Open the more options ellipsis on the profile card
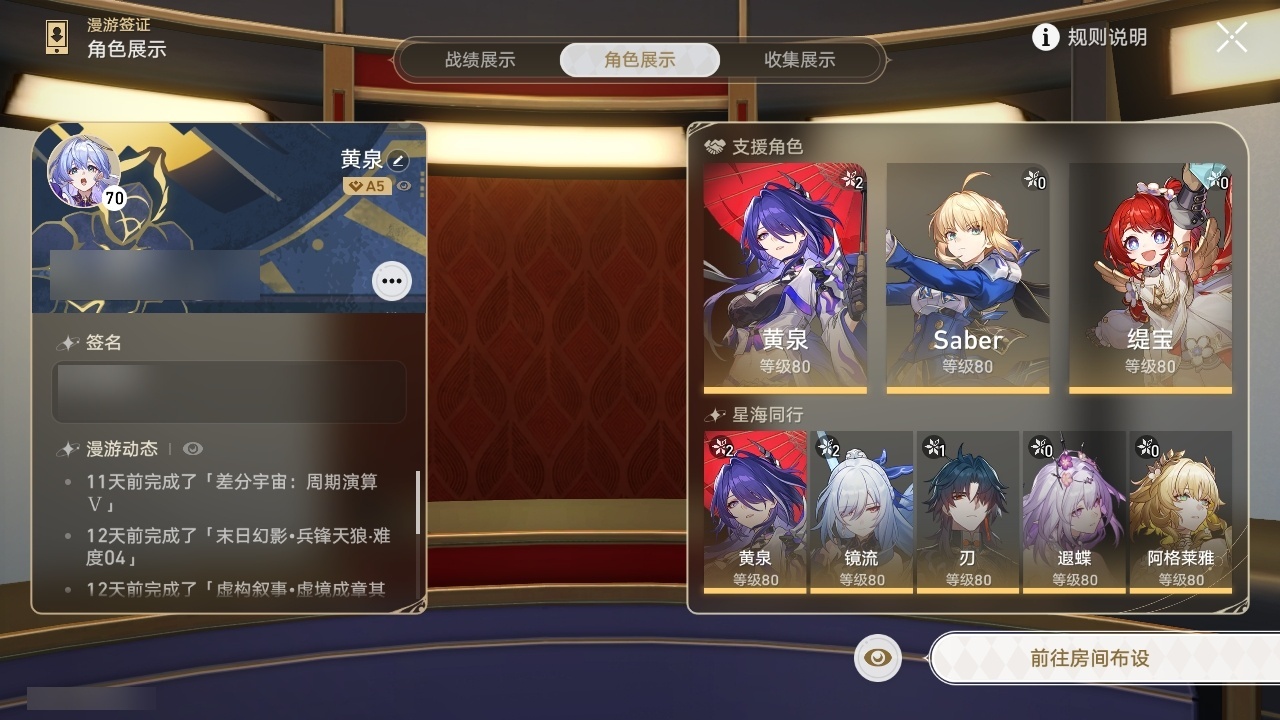This screenshot has width=1280, height=720. click(x=390, y=281)
